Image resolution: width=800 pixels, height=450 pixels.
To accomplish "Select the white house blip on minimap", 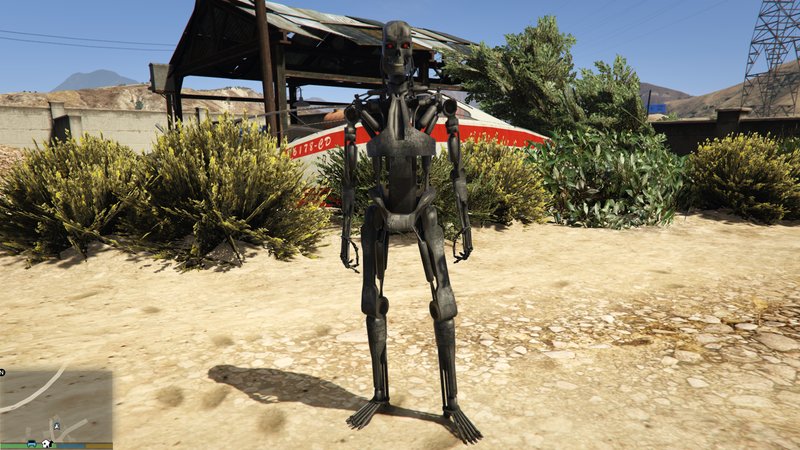I will click(x=47, y=443).
